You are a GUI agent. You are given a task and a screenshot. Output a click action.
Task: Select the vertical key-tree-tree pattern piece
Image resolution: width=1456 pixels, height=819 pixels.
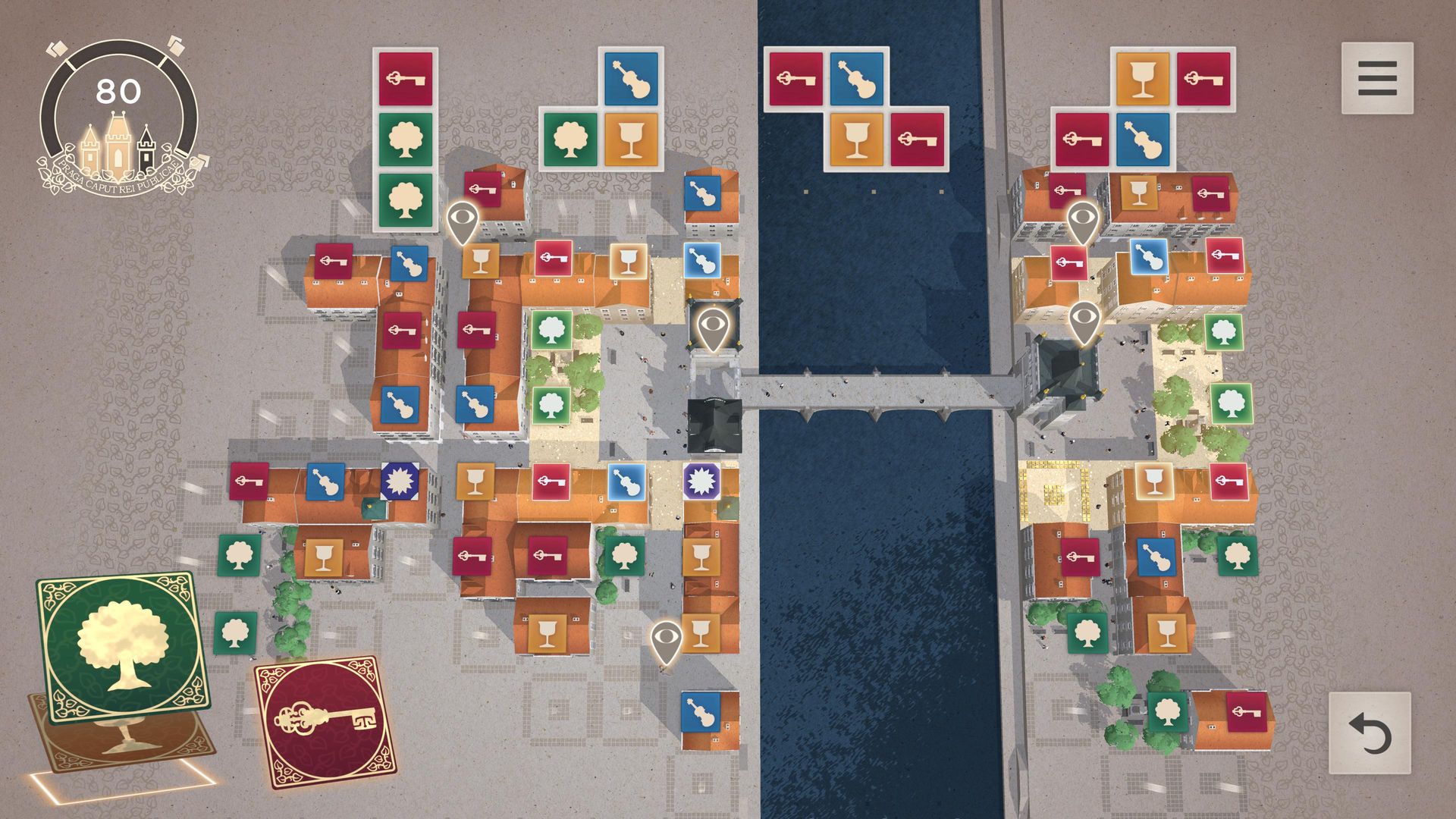click(406, 139)
